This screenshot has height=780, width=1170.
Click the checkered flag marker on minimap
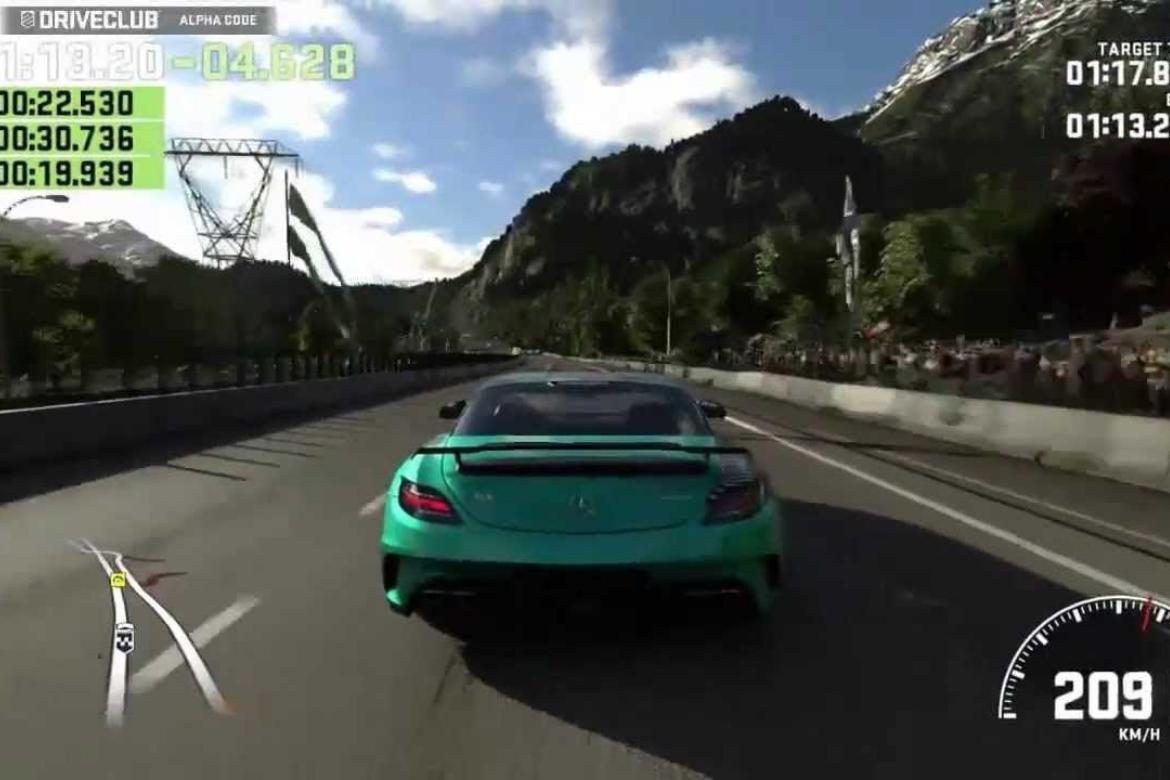click(124, 637)
